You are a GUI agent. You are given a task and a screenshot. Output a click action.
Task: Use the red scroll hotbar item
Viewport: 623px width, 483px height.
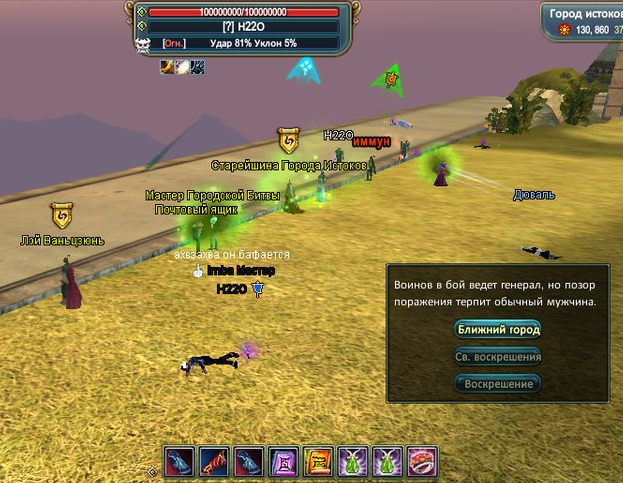click(214, 462)
